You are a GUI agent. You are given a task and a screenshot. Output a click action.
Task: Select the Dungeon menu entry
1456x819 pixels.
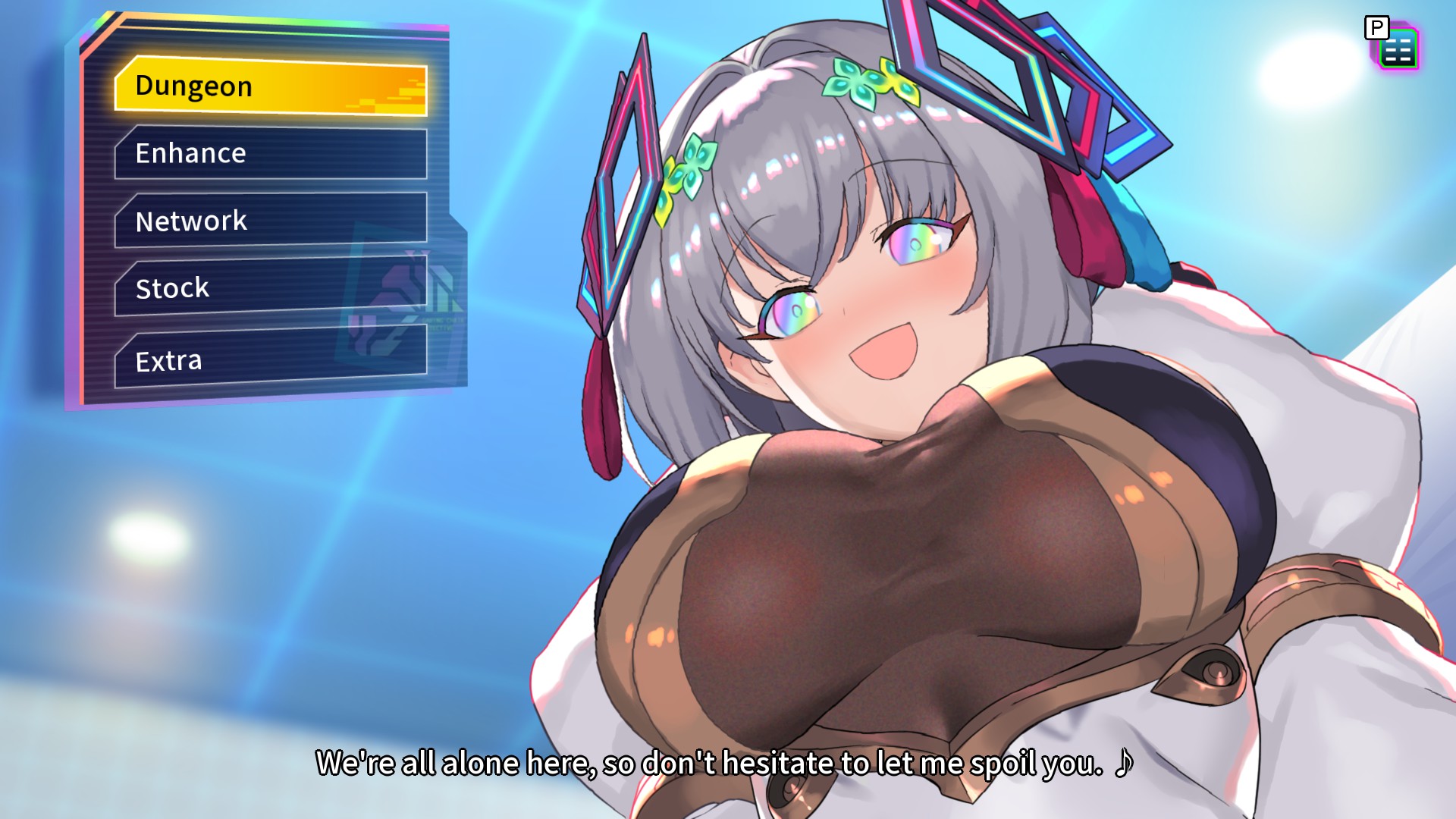point(271,86)
